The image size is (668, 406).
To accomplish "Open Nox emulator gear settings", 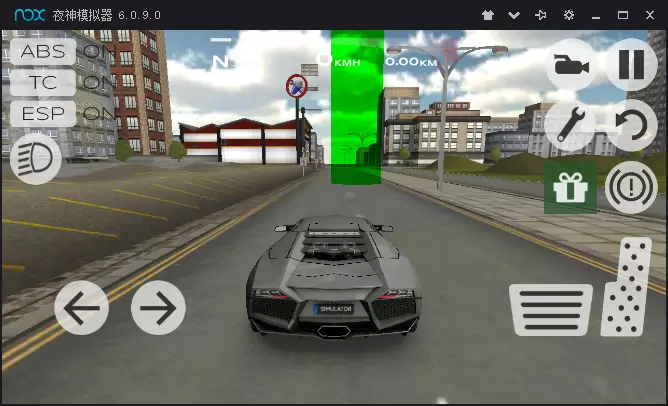I will (x=568, y=15).
